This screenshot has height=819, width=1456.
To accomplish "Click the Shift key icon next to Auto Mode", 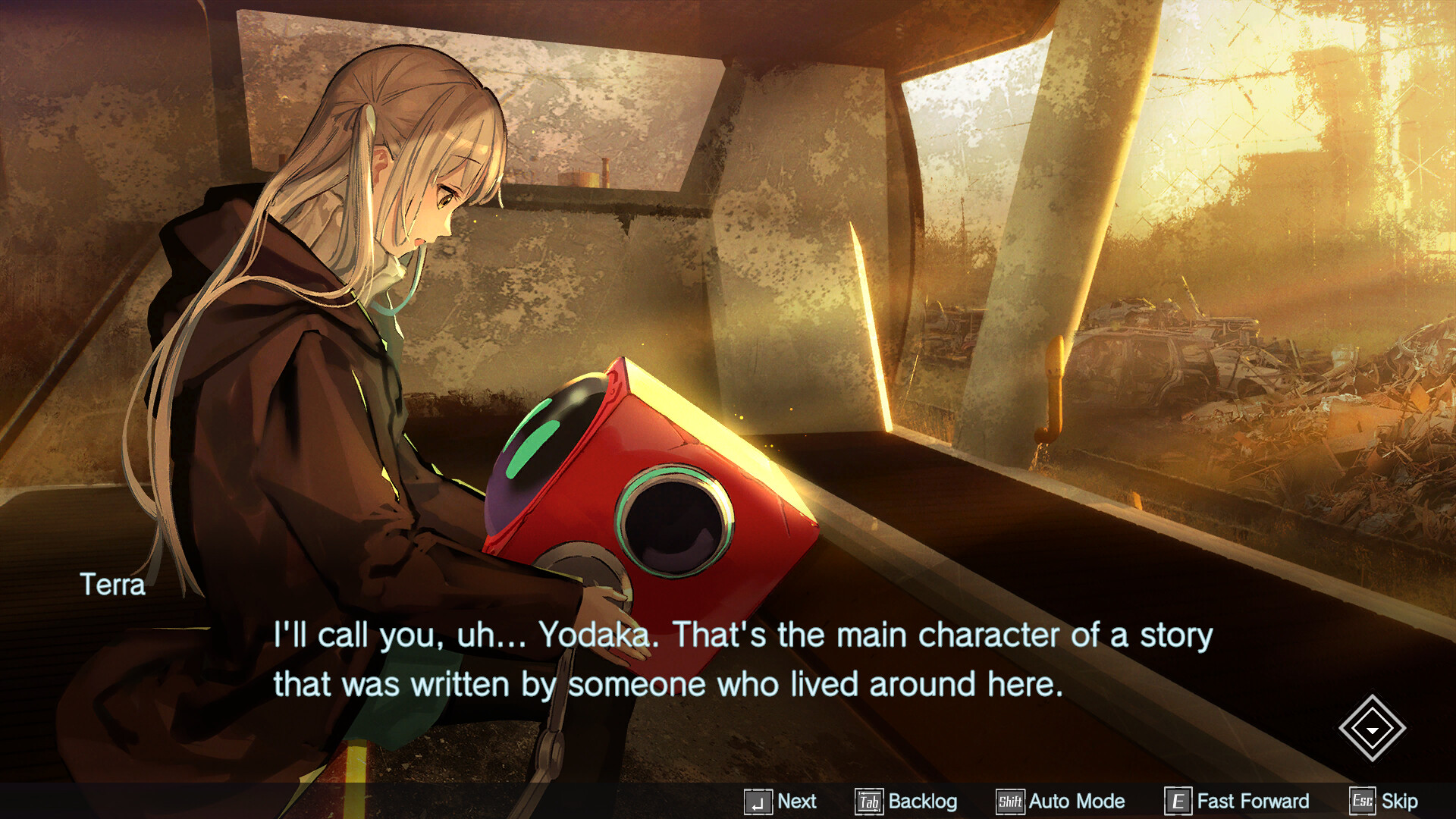I will 1009,801.
